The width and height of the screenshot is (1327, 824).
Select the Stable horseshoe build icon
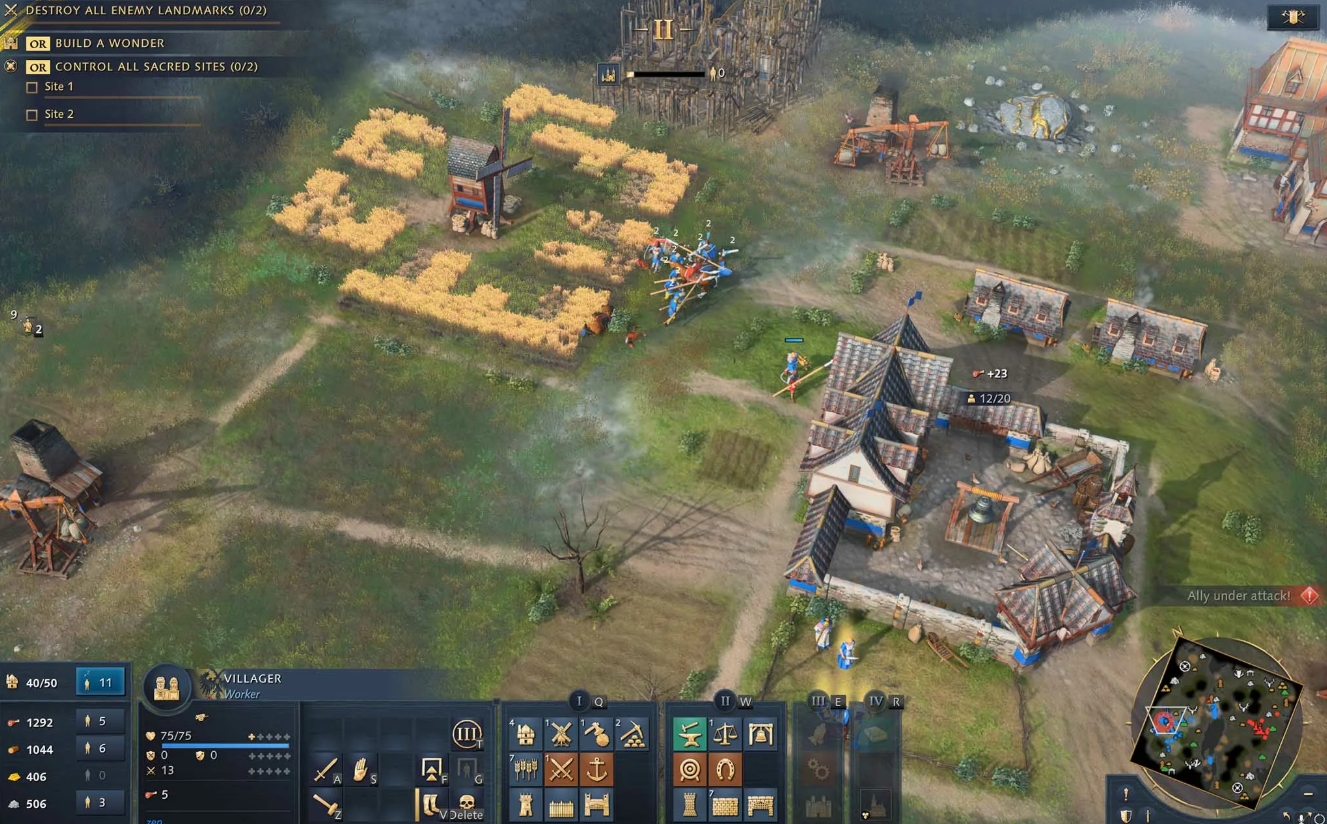click(x=727, y=770)
